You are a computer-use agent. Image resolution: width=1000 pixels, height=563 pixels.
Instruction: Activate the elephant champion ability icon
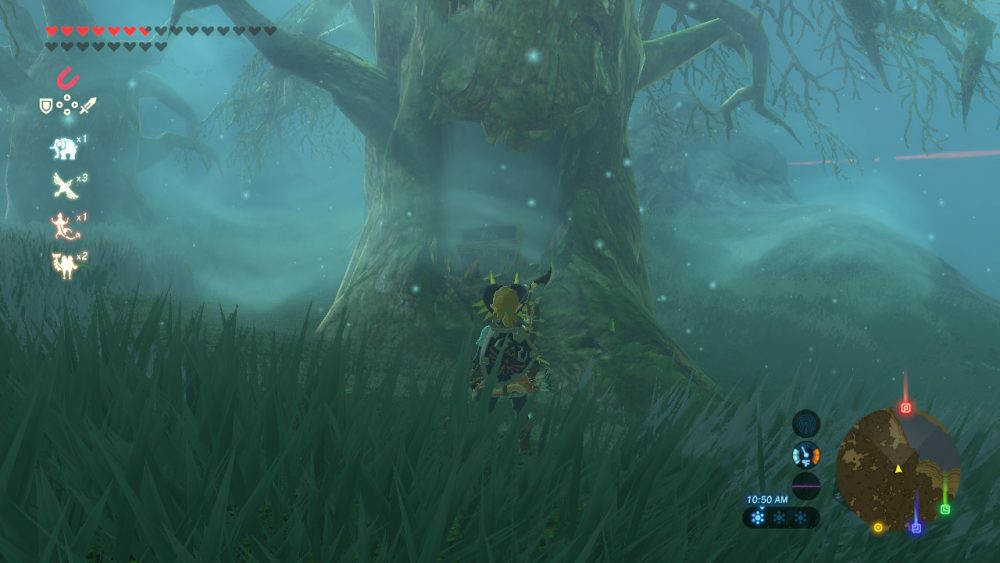click(64, 148)
